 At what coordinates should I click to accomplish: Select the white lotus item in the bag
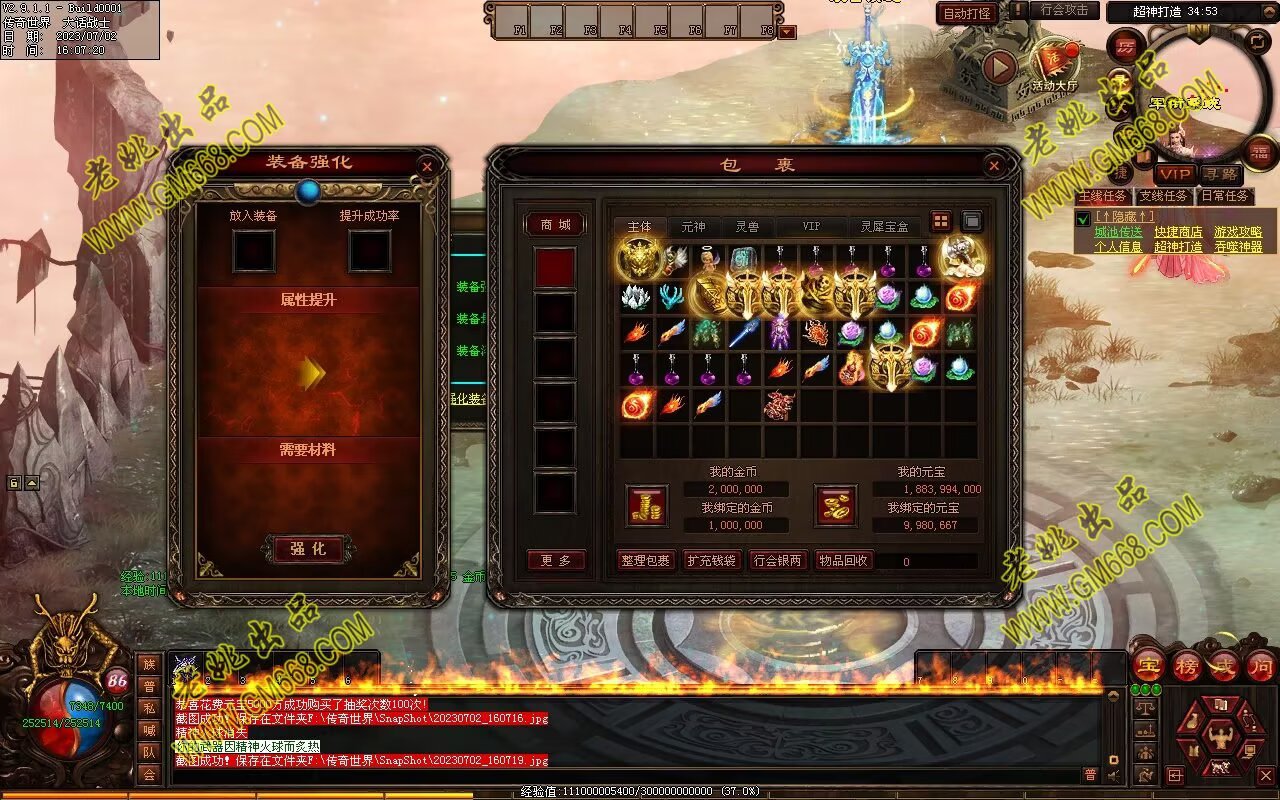click(636, 297)
